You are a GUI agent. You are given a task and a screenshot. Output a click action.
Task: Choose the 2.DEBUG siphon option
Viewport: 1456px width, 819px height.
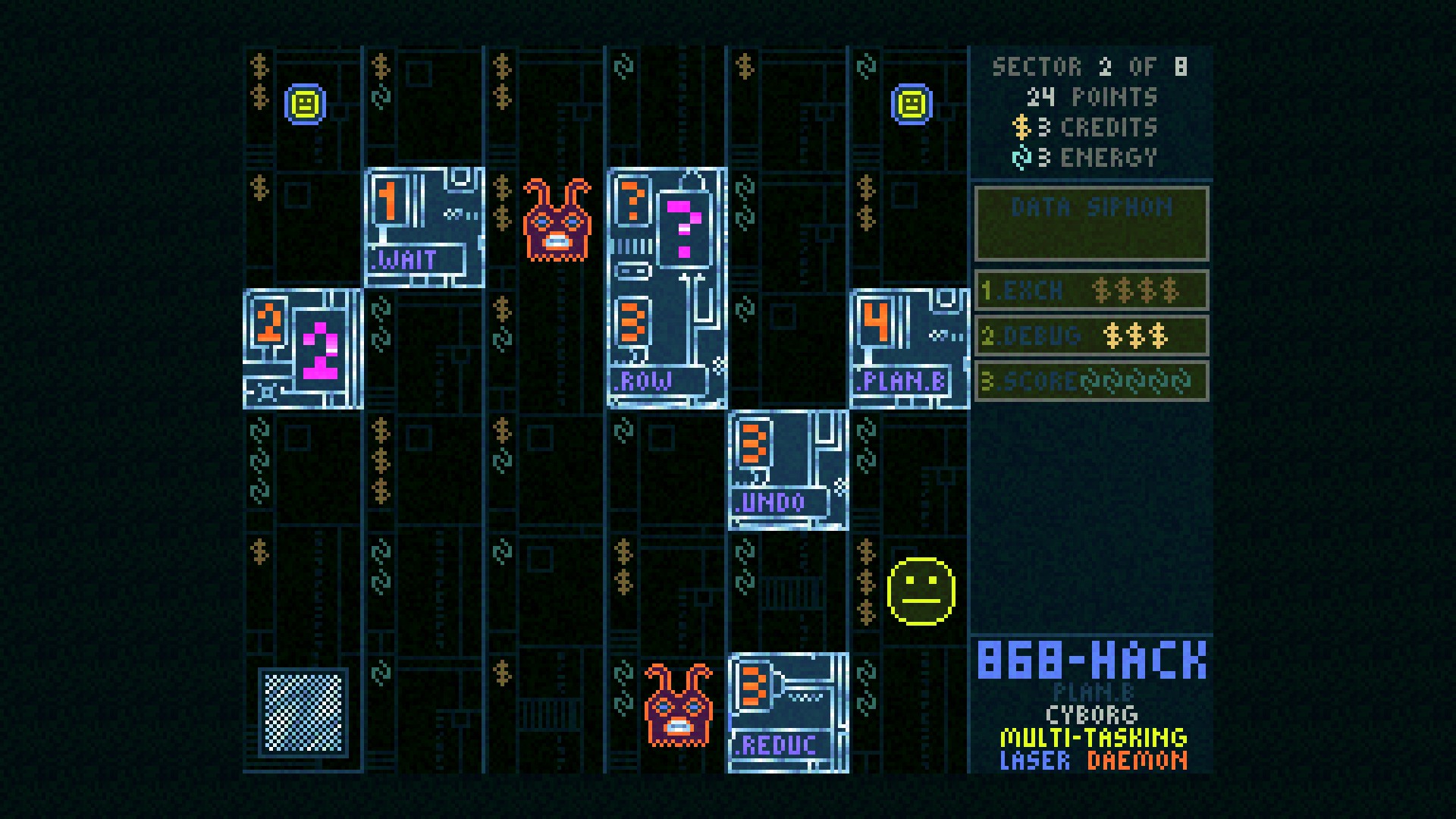click(x=1092, y=336)
